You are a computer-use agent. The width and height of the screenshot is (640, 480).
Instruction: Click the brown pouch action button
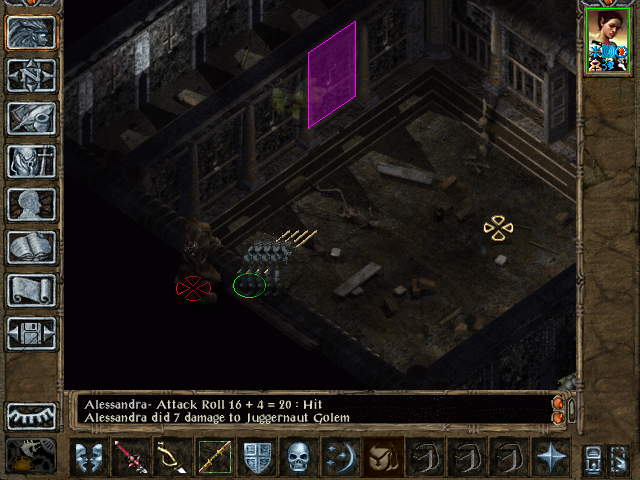coord(383,457)
